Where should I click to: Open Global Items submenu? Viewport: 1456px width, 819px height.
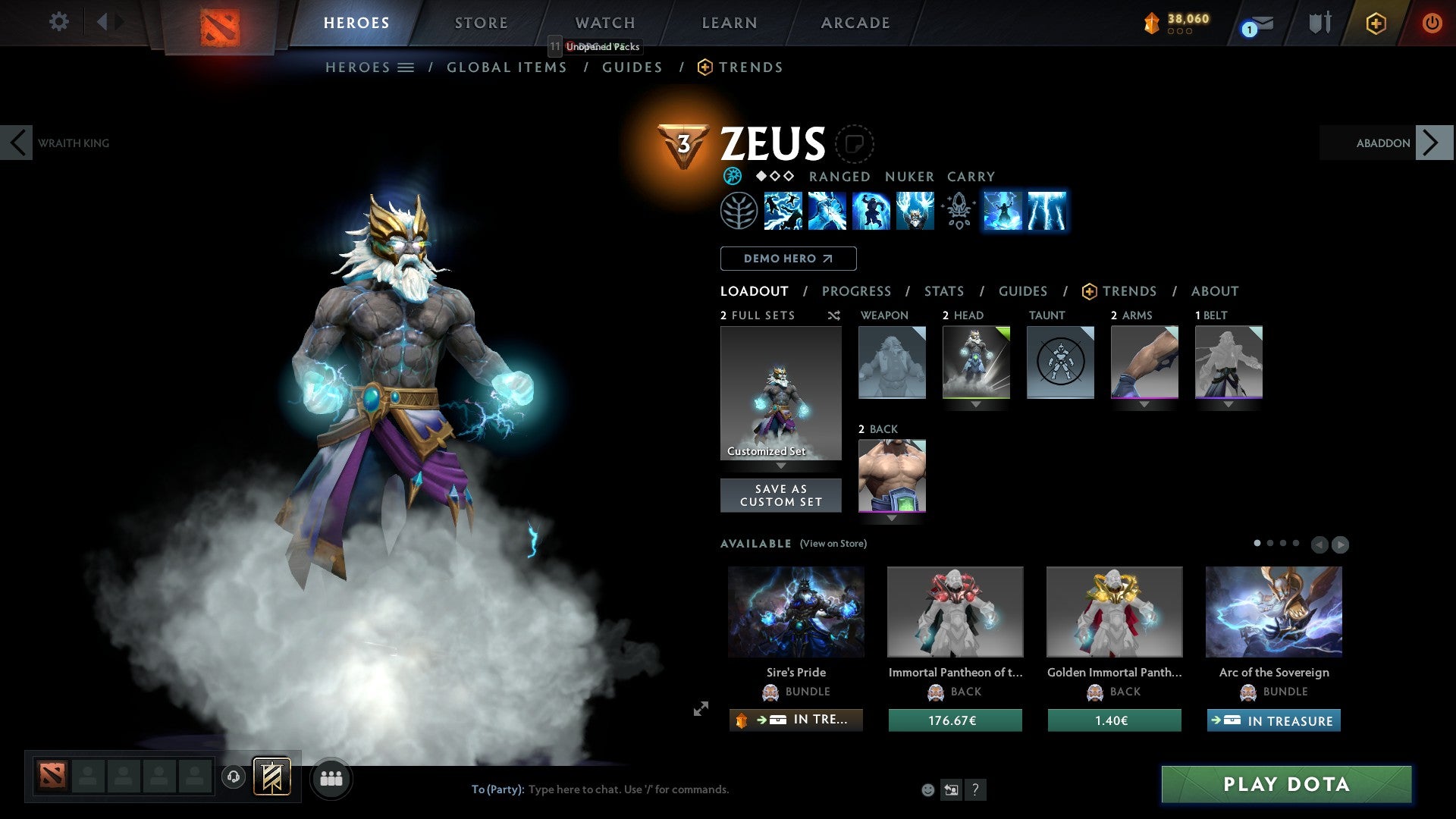507,67
